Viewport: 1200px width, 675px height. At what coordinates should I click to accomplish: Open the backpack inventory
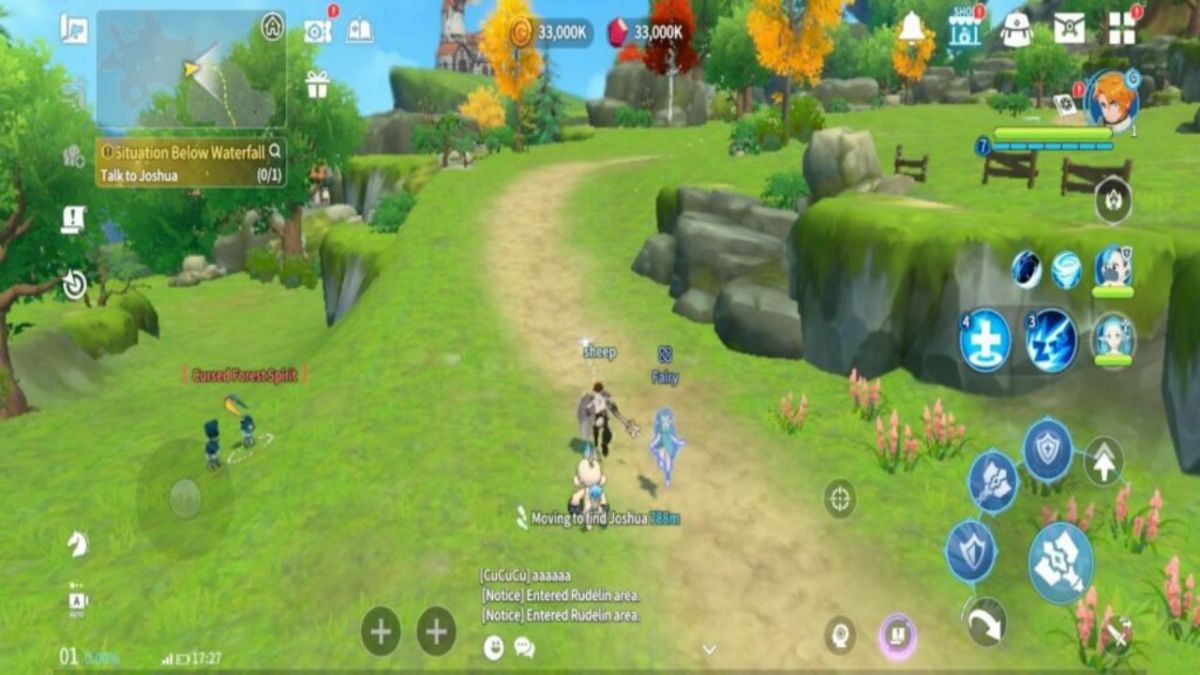[1016, 29]
